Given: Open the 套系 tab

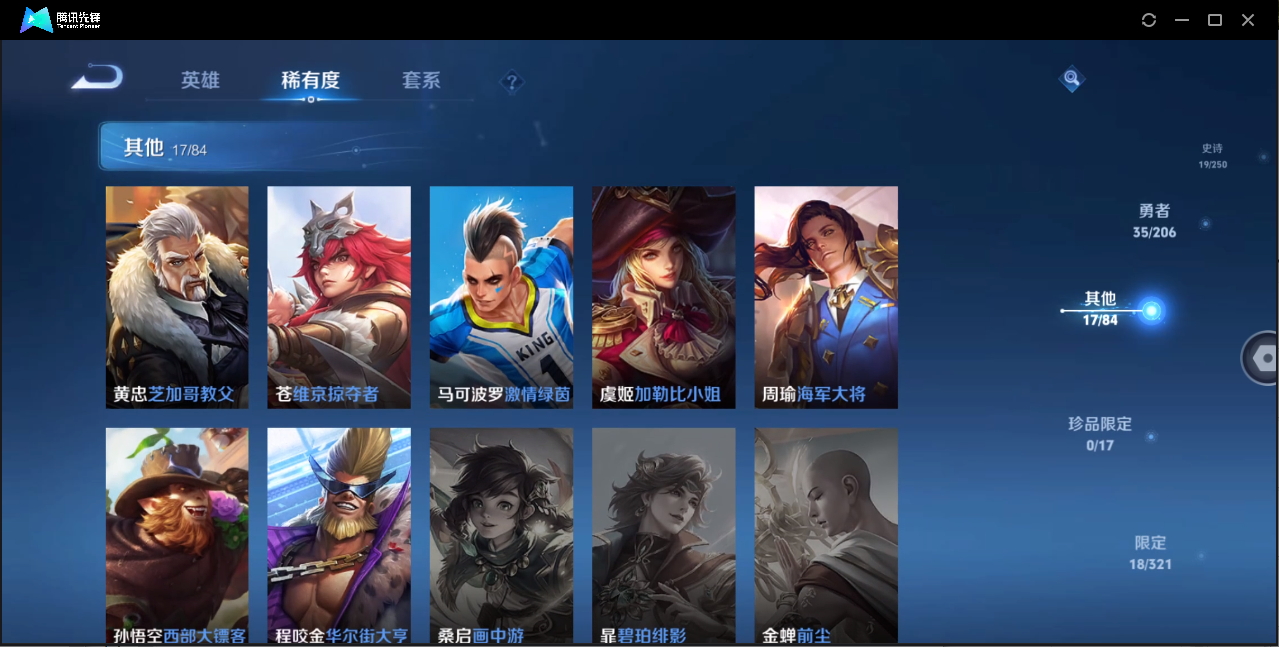Looking at the screenshot, I should (x=421, y=81).
